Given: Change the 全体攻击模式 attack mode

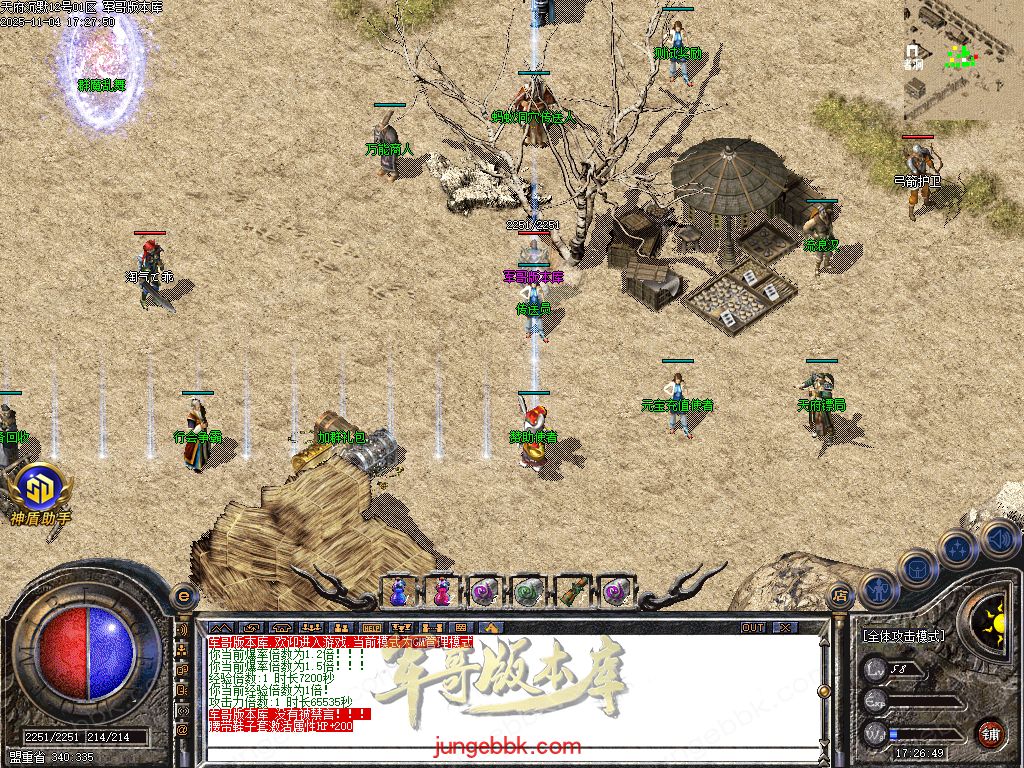Looking at the screenshot, I should tap(903, 636).
